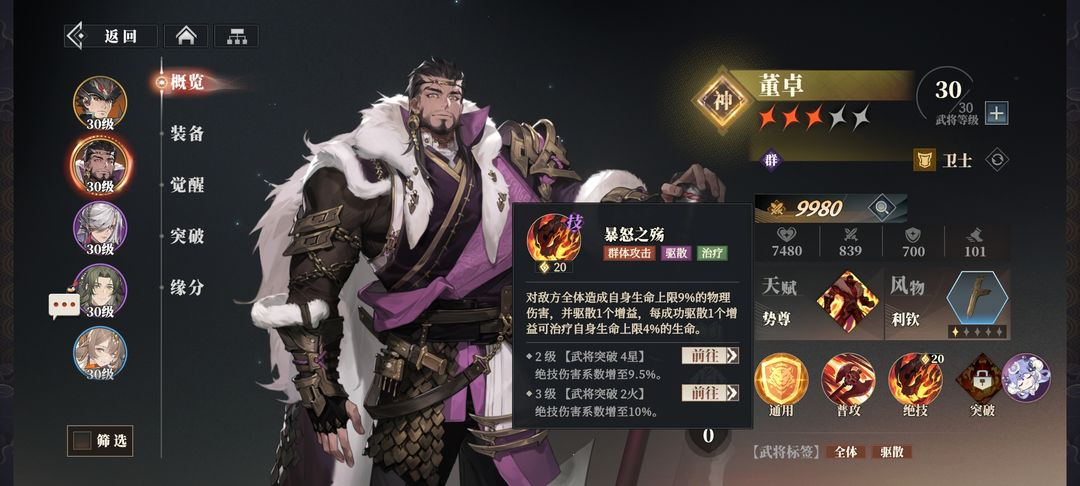Select the hat-wearing hero portrait at top

click(x=100, y=100)
